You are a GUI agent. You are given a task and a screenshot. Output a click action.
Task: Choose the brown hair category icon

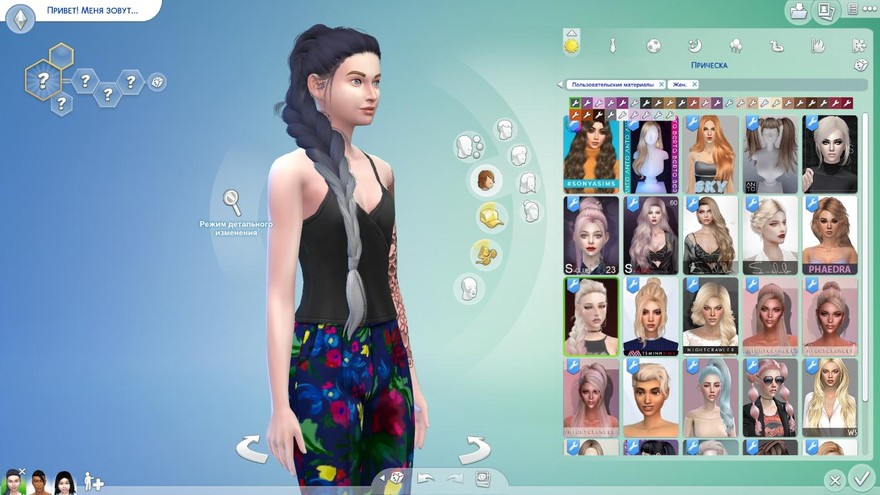tap(487, 181)
